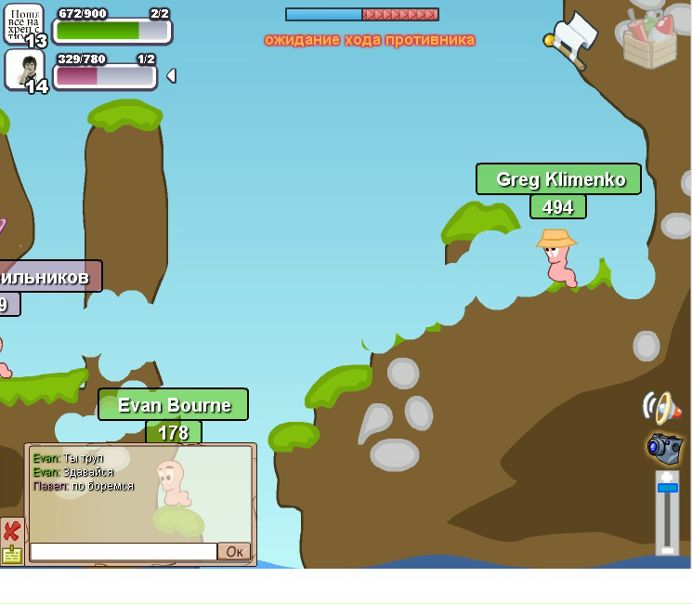The height and width of the screenshot is (604, 692).
Task: Click the chat message input field
Action: coord(123,552)
